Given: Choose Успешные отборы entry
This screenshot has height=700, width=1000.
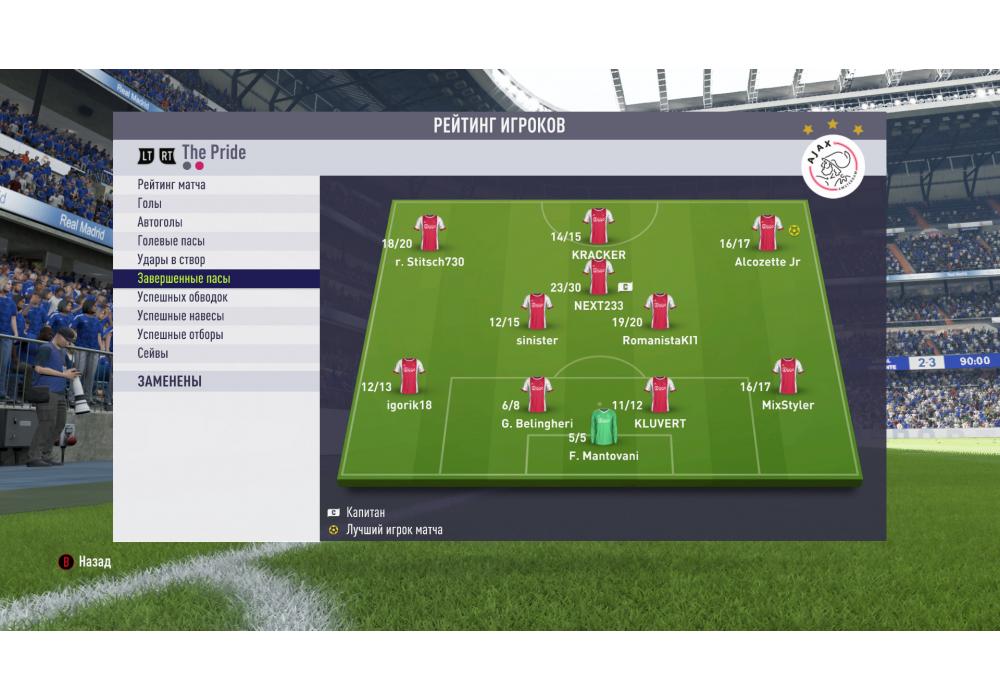Looking at the screenshot, I should click(x=215, y=335).
